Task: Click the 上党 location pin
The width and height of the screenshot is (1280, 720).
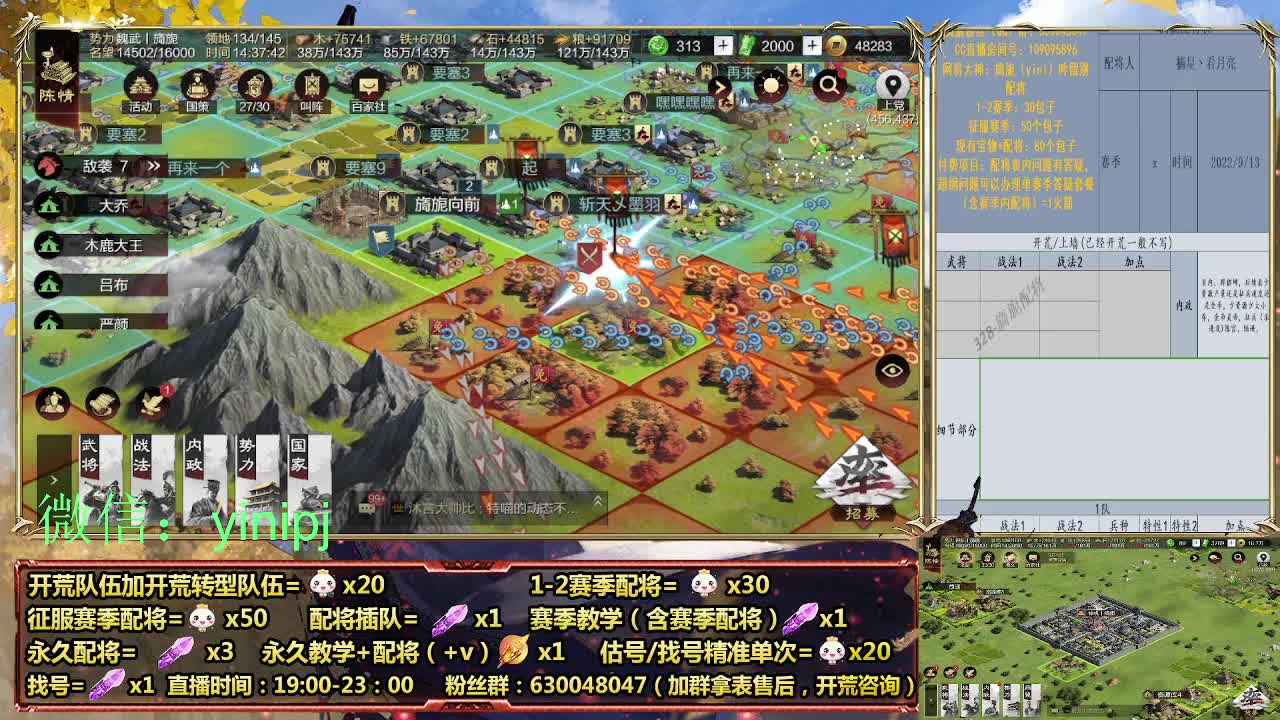Action: click(x=893, y=86)
